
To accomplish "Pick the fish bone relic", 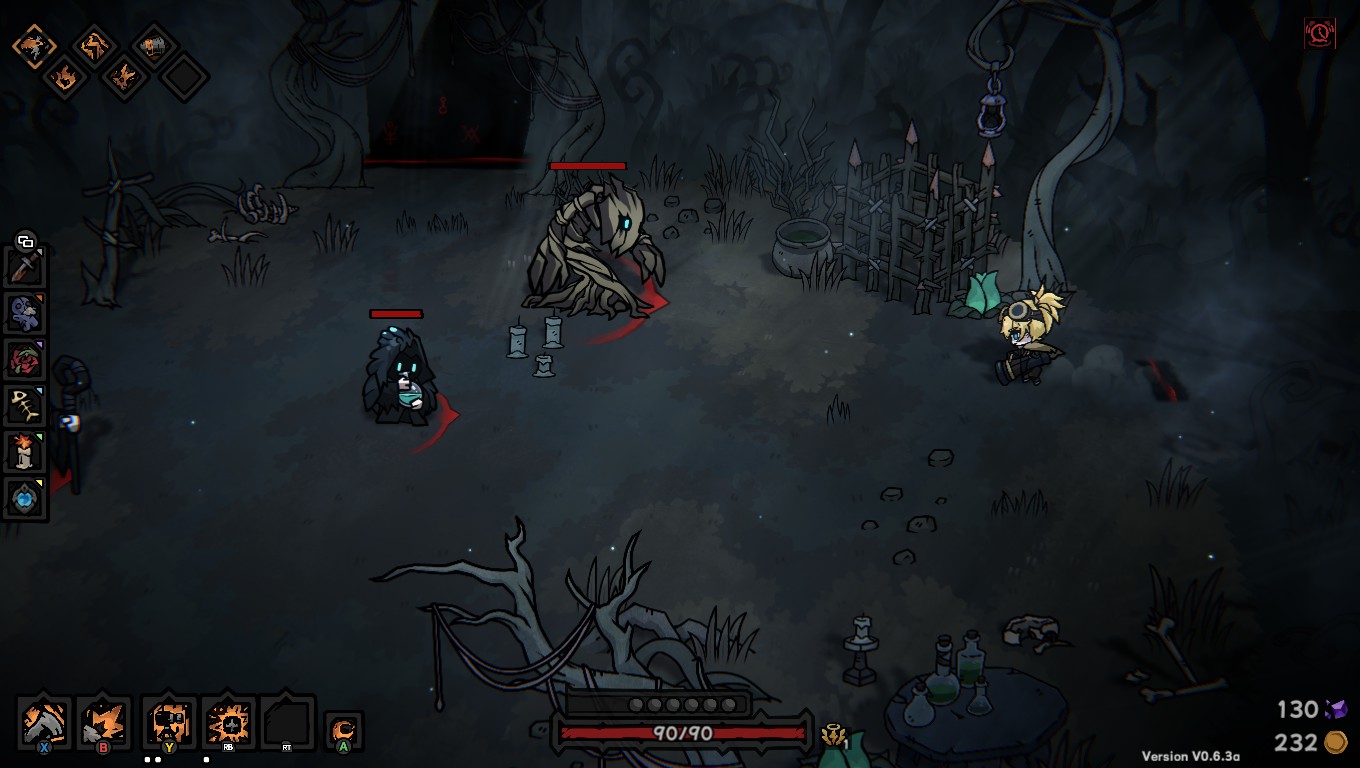I will [x=25, y=405].
